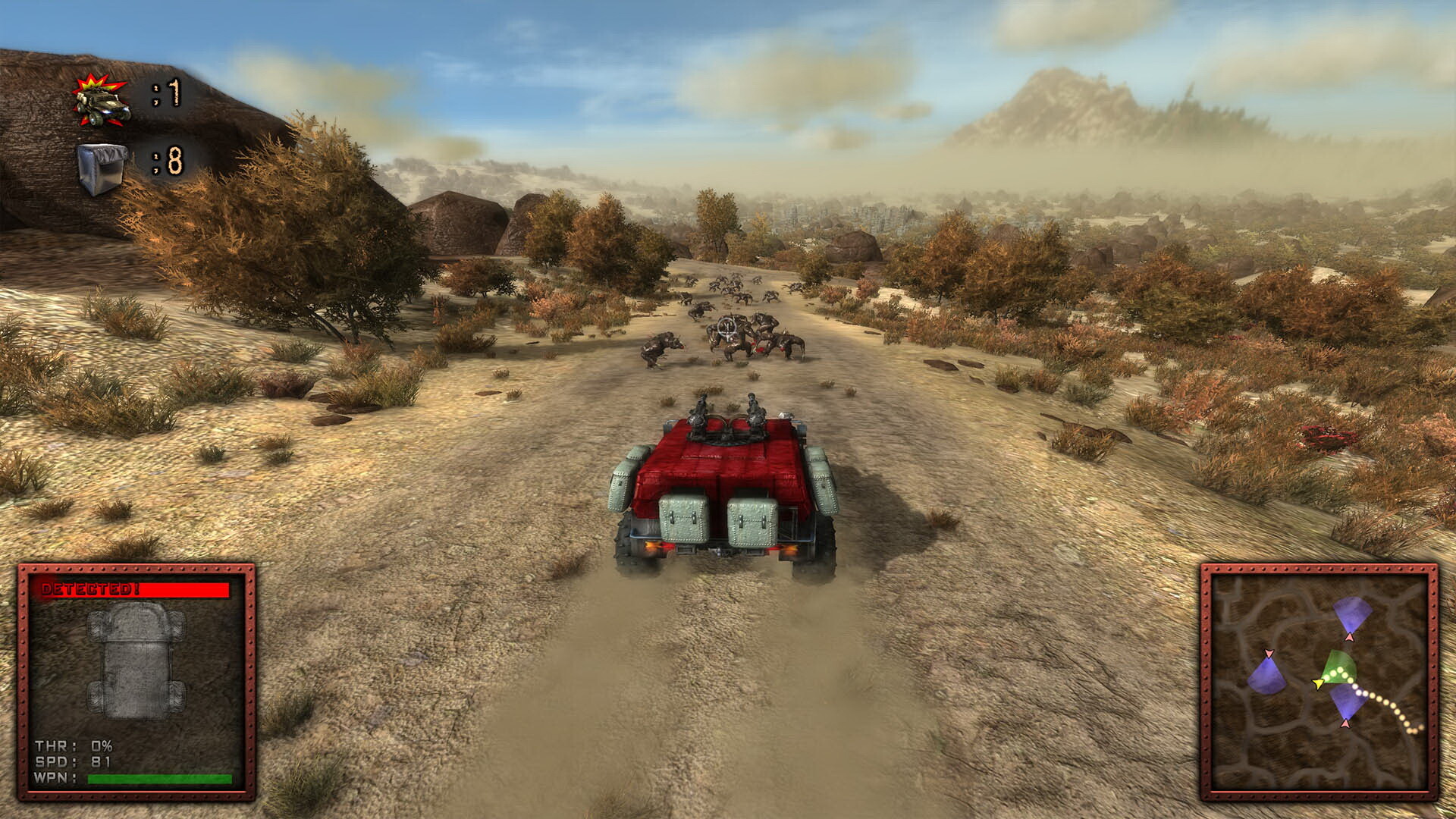
Task: Click the front-left wheel on the damage diagram
Action: tap(96, 626)
